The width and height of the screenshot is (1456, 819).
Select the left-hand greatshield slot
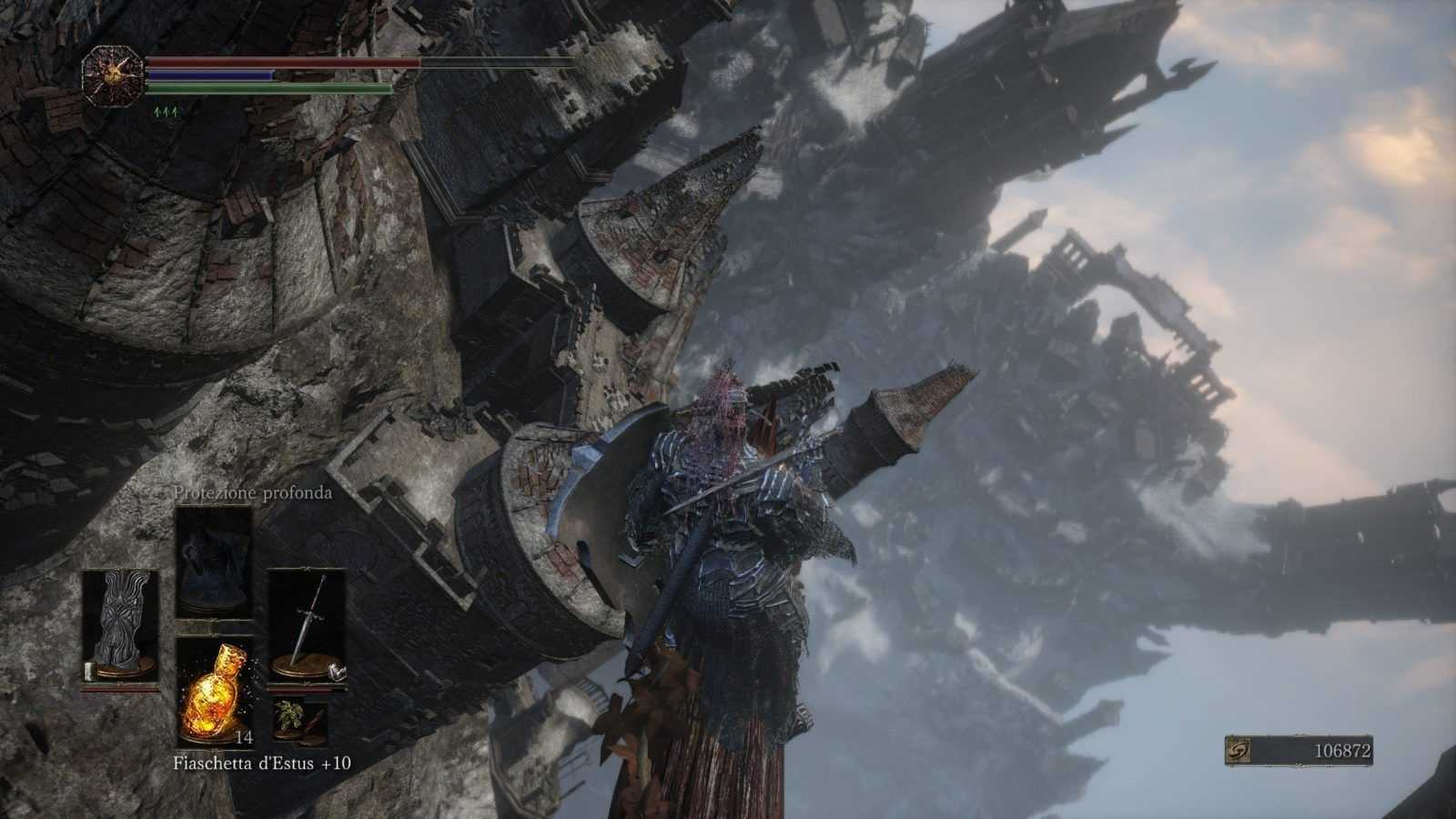point(120,626)
